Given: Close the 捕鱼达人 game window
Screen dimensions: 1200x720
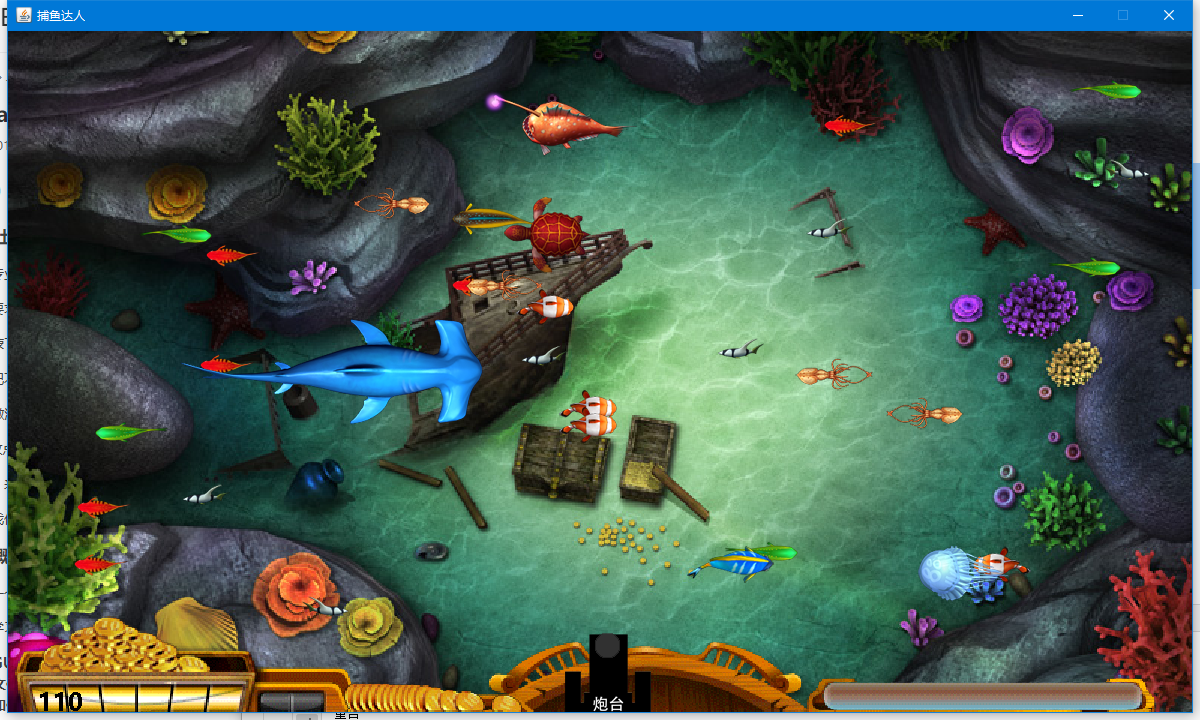Looking at the screenshot, I should (1168, 15).
